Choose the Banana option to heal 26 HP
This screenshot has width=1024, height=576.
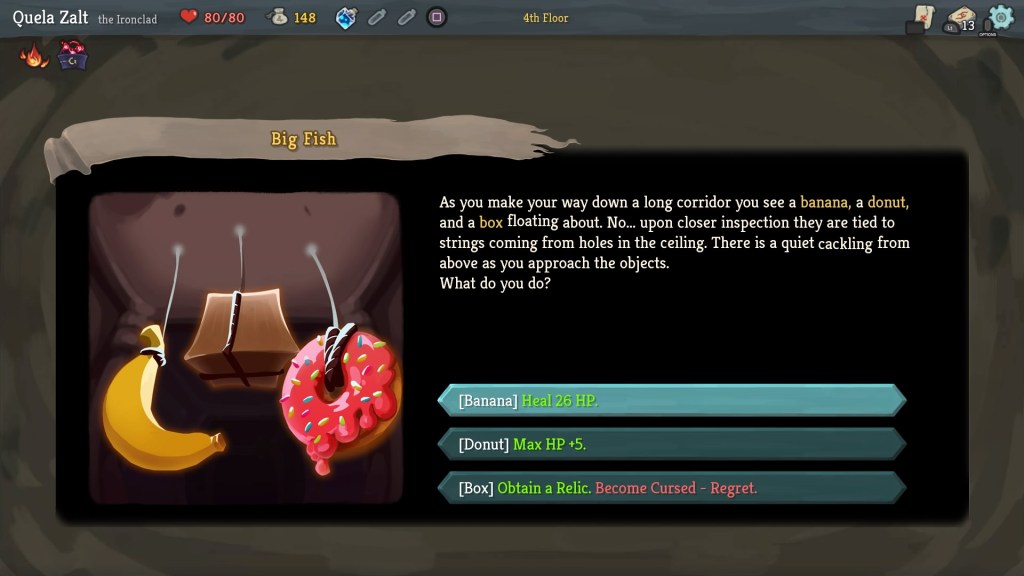(670, 401)
